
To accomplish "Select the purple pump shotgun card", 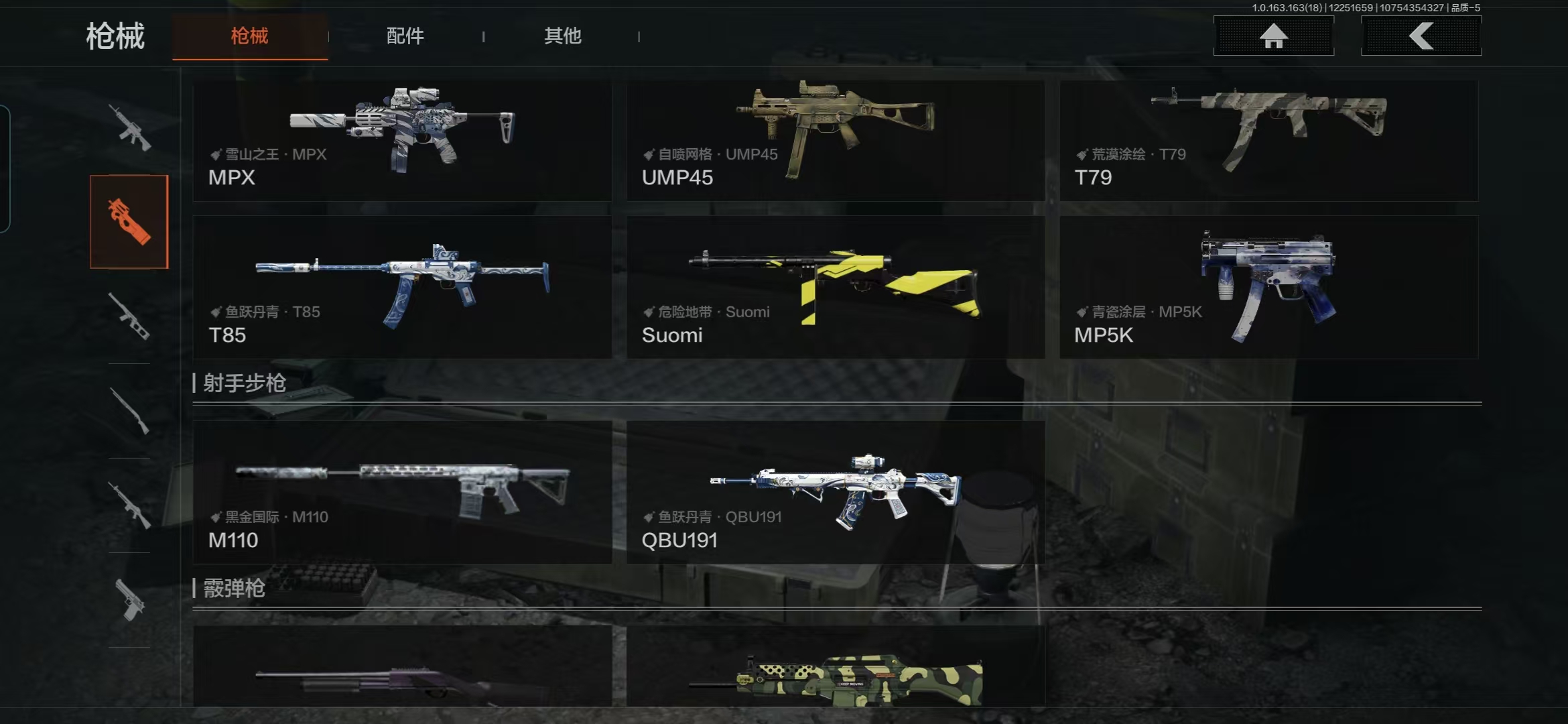I will pos(402,667).
